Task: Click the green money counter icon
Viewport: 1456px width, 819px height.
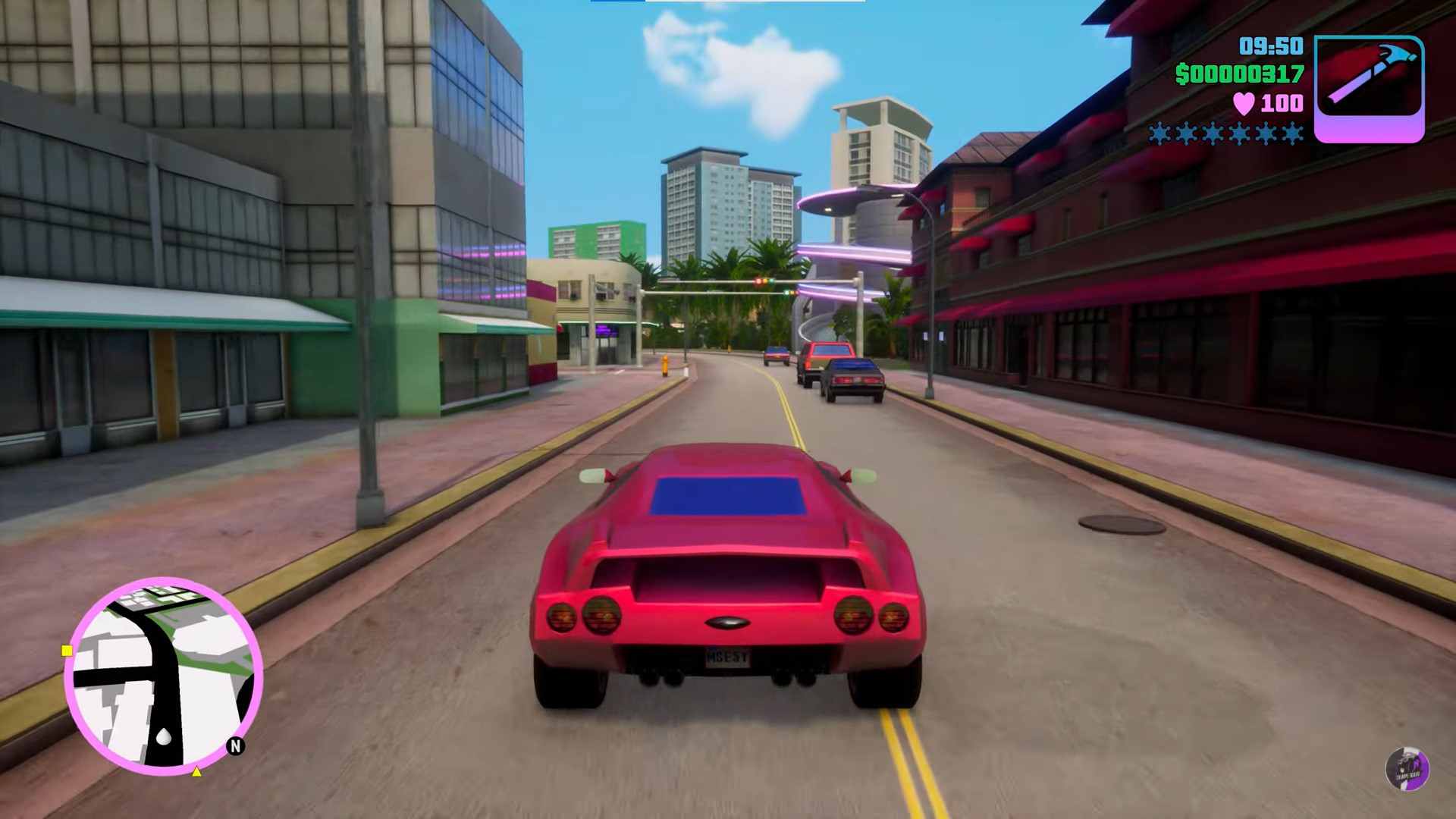Action: [1179, 73]
